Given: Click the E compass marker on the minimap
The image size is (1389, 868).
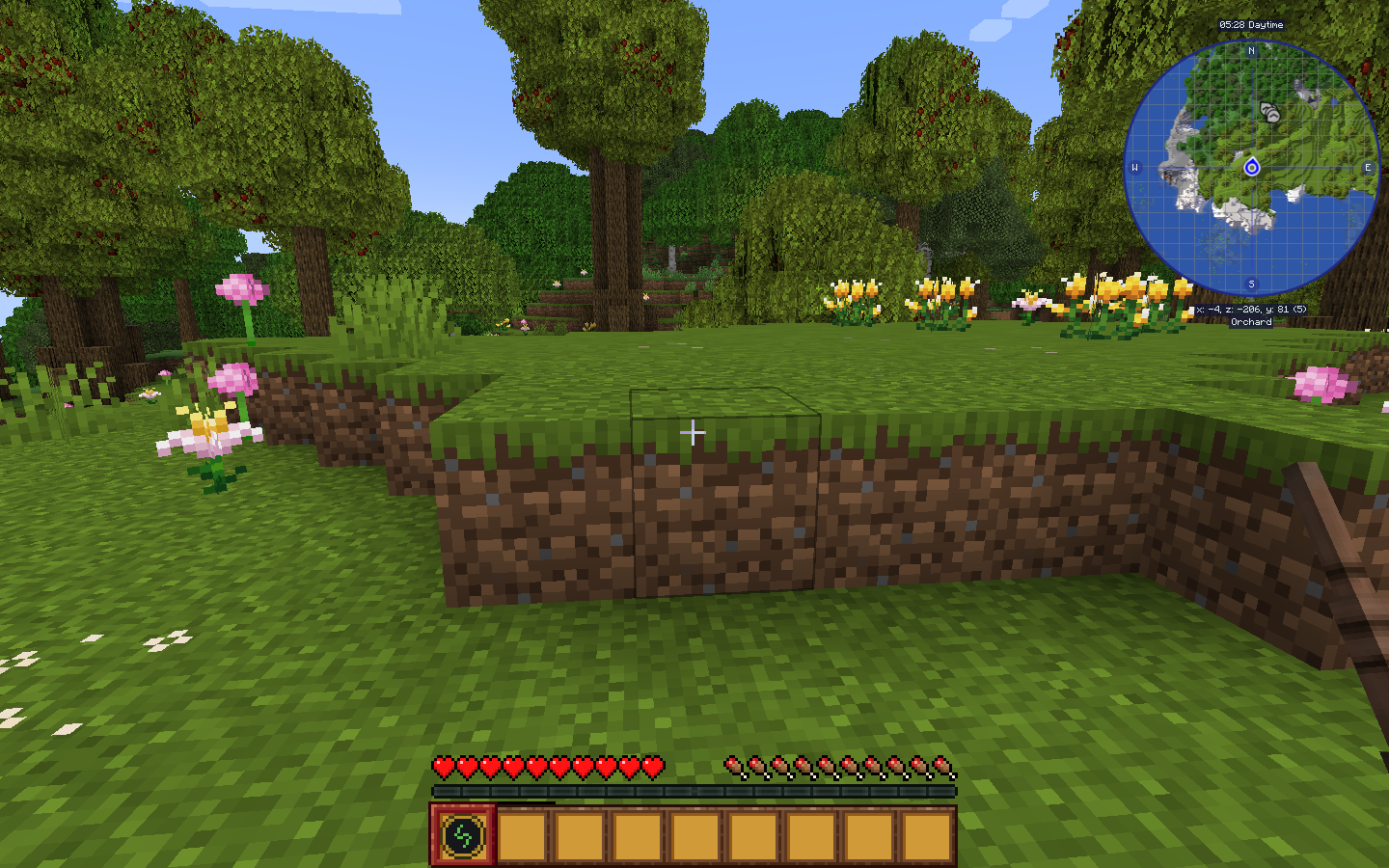Looking at the screenshot, I should [x=1368, y=168].
